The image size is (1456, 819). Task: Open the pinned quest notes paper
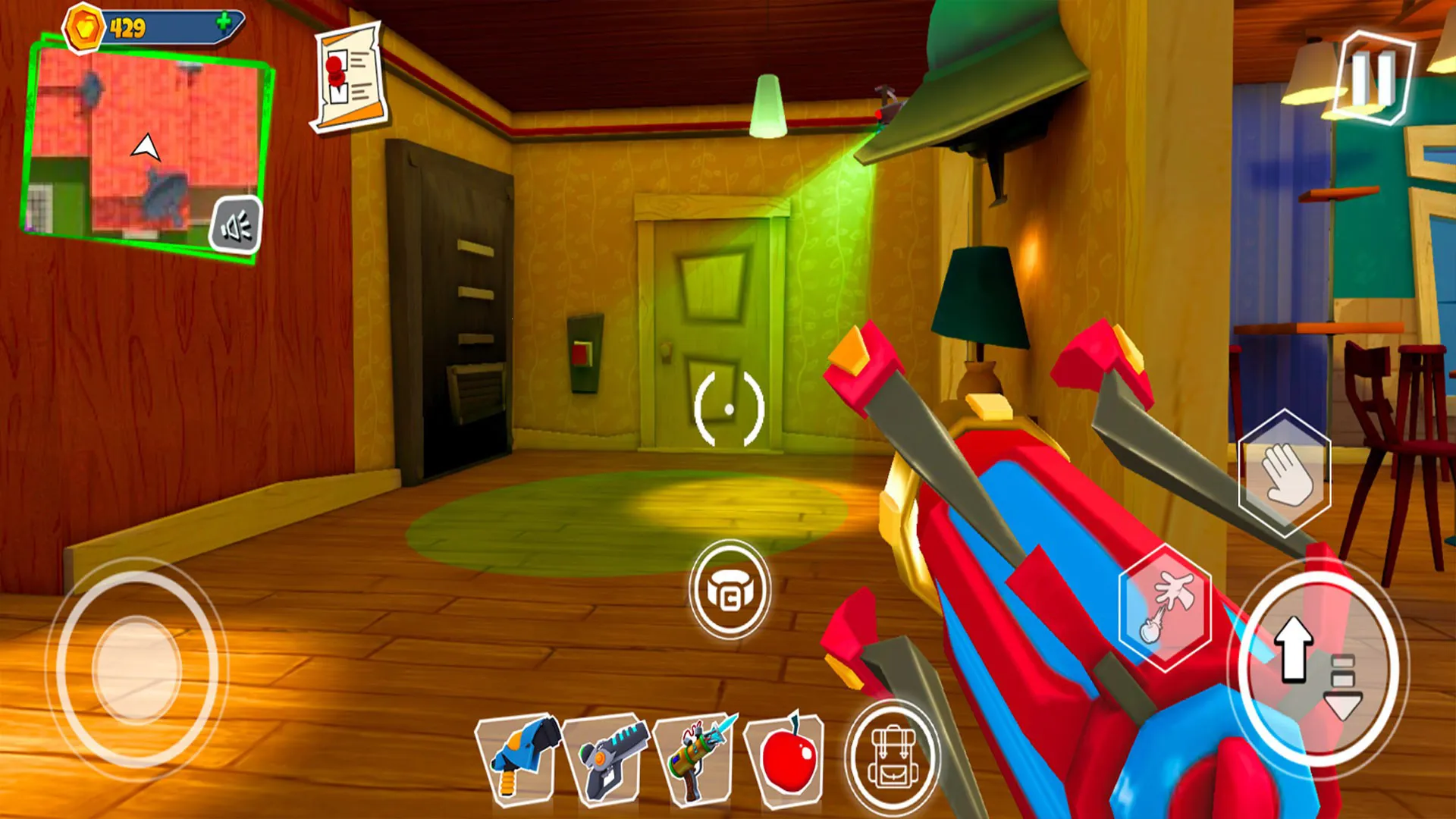pos(350,79)
